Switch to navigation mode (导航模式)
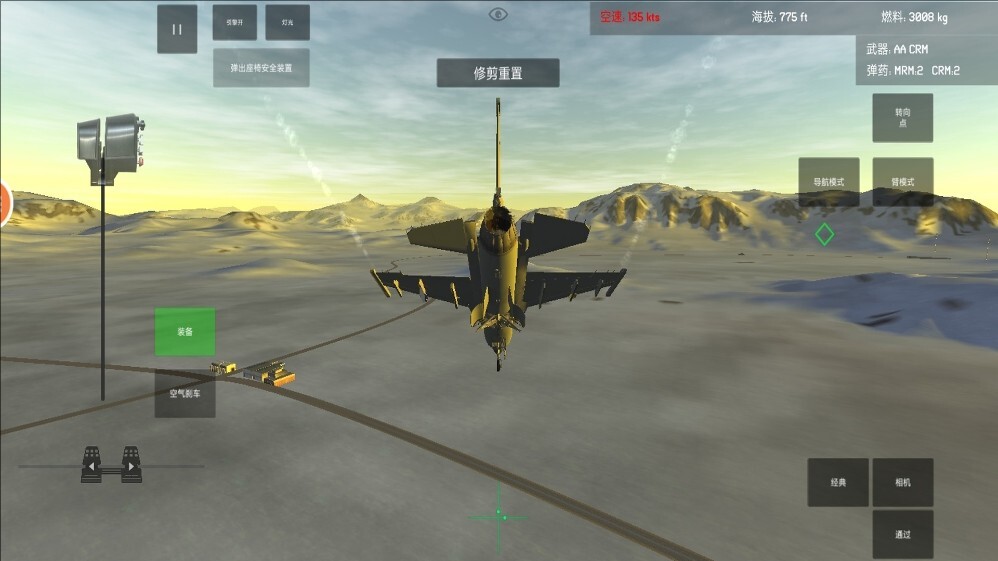 (828, 182)
